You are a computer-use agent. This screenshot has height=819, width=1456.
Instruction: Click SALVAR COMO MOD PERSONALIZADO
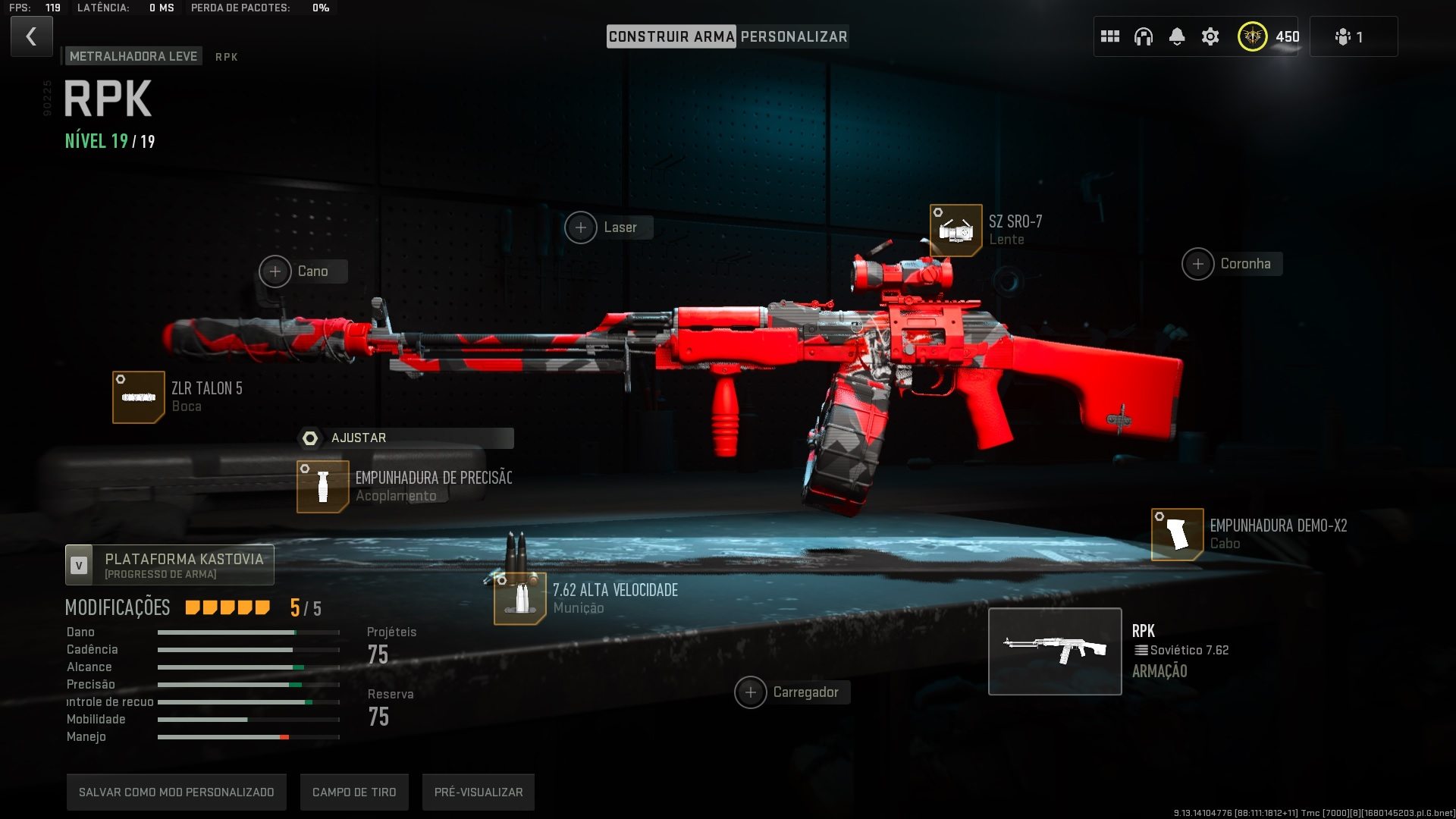tap(176, 791)
